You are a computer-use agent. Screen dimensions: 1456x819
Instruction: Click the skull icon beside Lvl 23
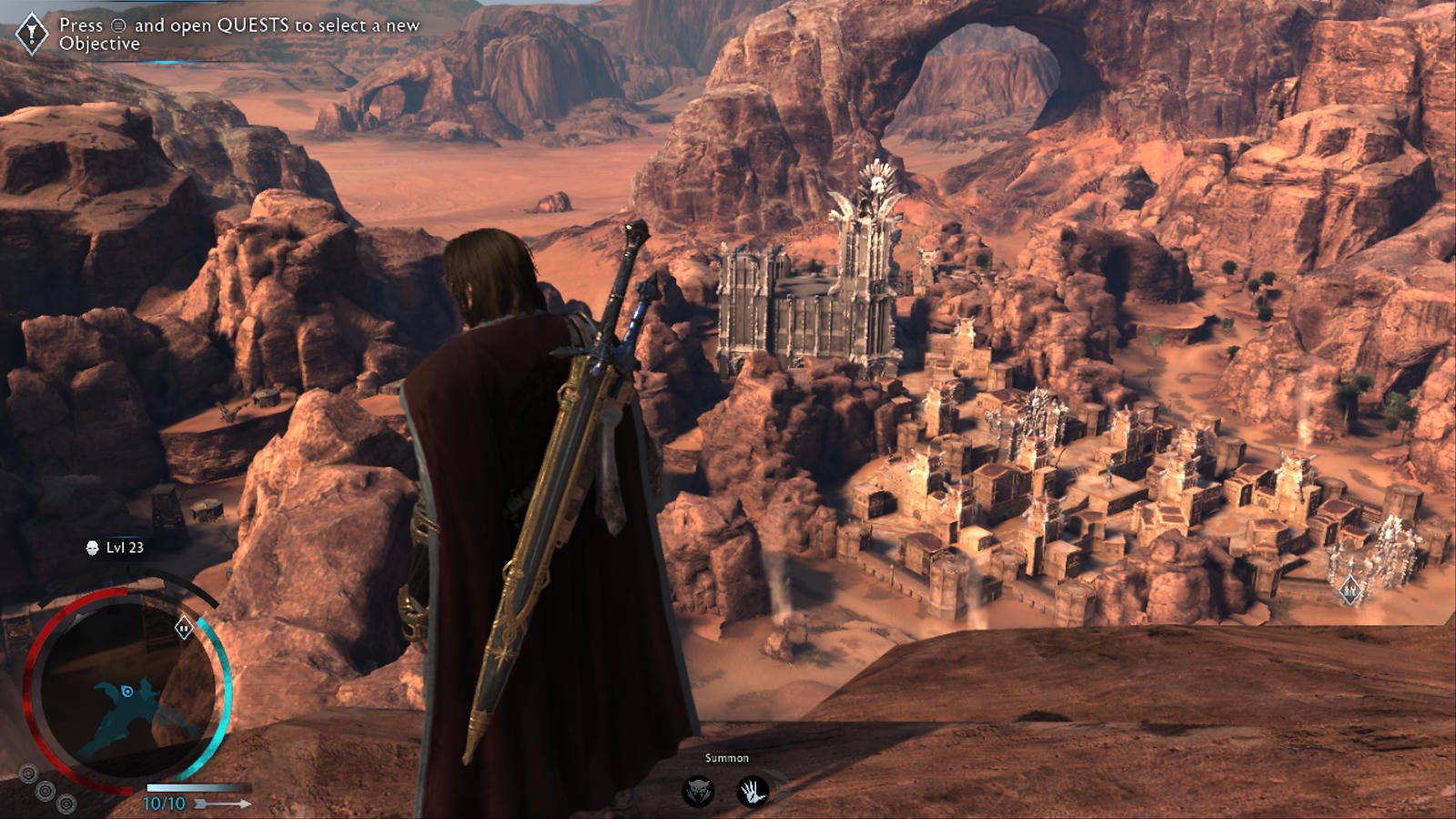click(92, 548)
